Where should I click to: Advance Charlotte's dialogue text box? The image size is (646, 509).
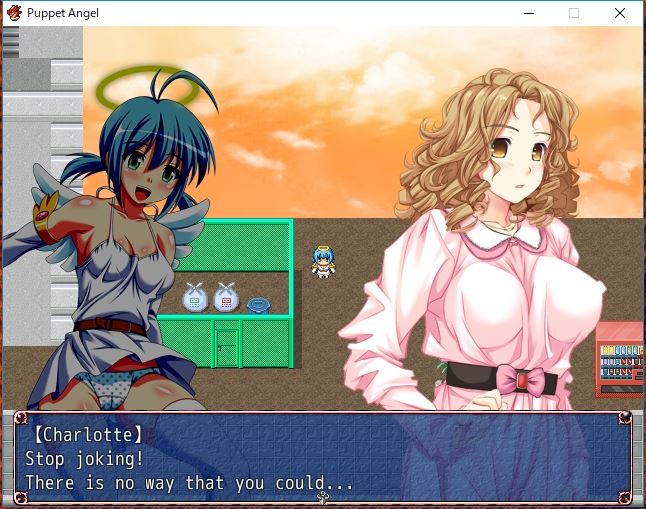(x=322, y=459)
